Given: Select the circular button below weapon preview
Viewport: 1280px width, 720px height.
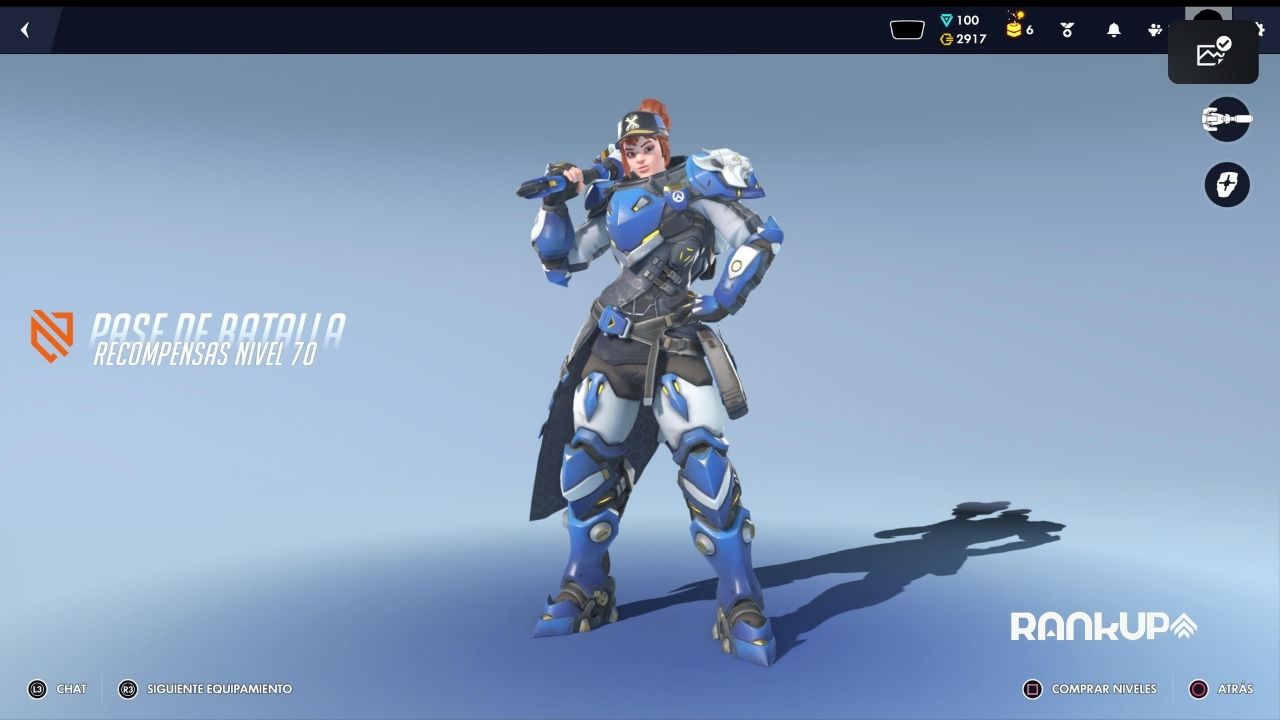Looking at the screenshot, I should tap(1227, 185).
